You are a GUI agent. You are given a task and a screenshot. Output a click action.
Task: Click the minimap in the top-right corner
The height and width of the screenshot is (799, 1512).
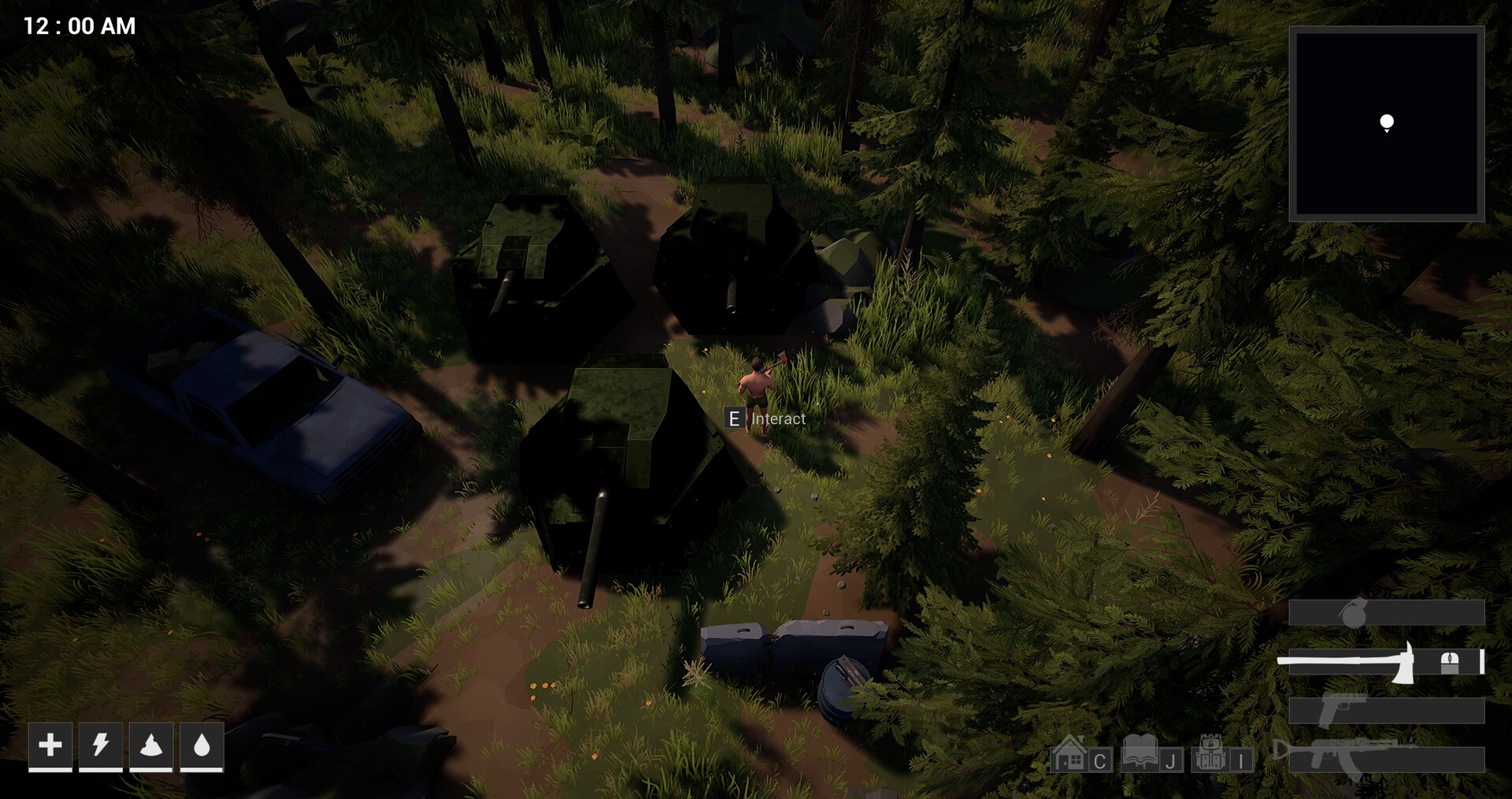pos(1388,122)
